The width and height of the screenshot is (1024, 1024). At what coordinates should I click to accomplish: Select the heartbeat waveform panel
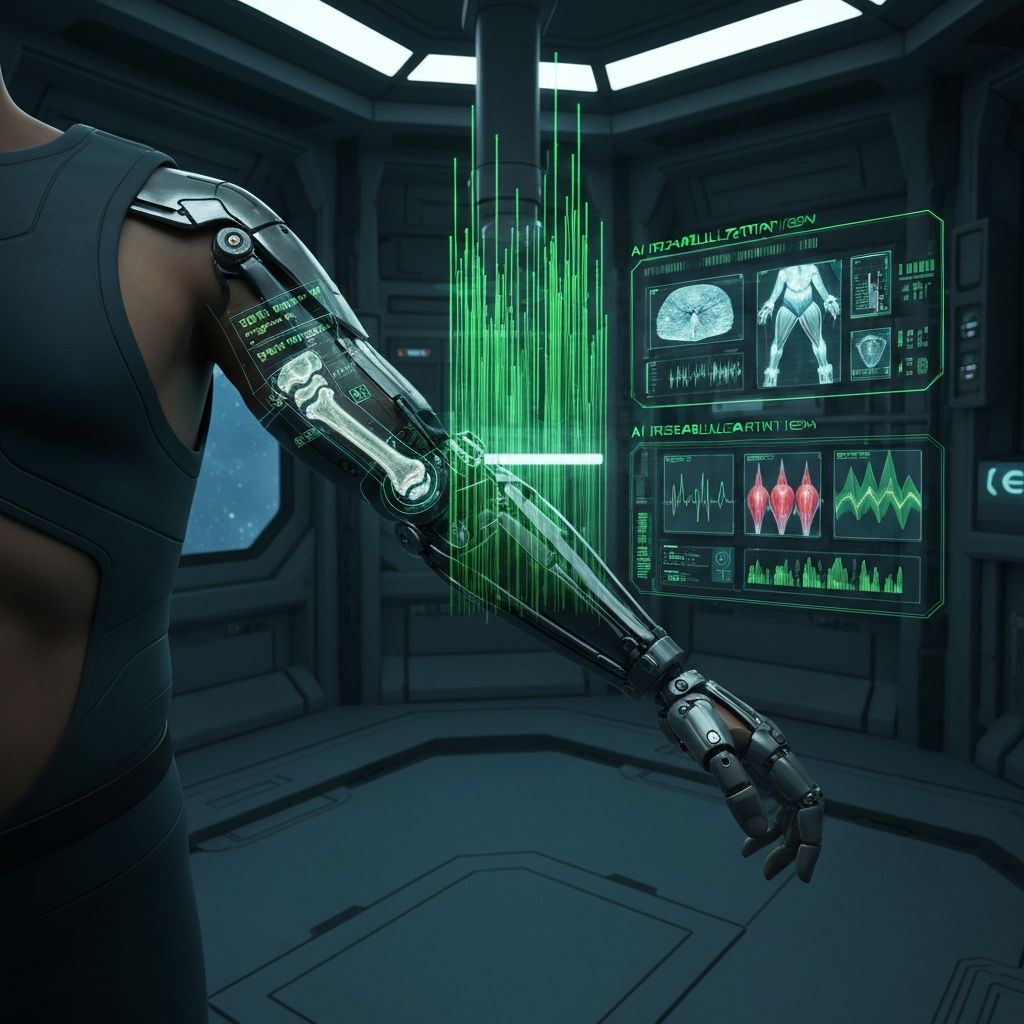tap(698, 493)
